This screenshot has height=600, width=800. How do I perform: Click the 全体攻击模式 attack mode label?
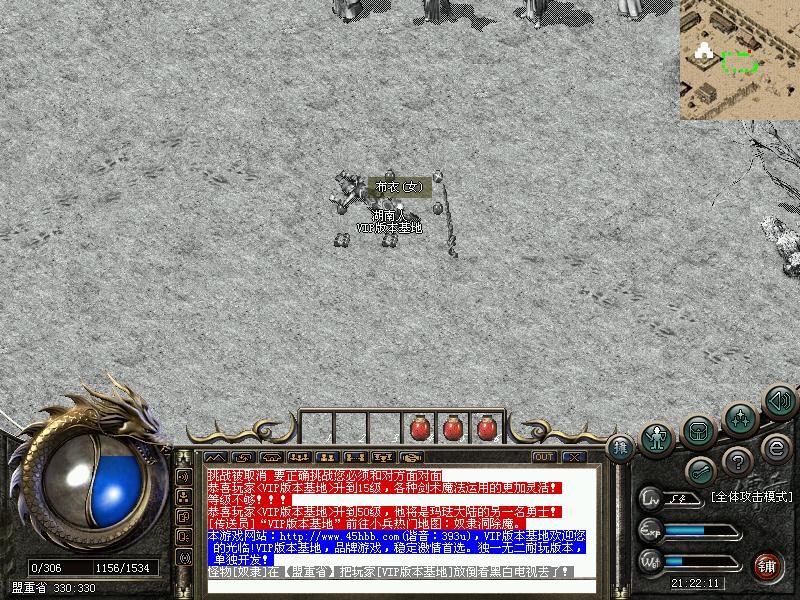751,496
